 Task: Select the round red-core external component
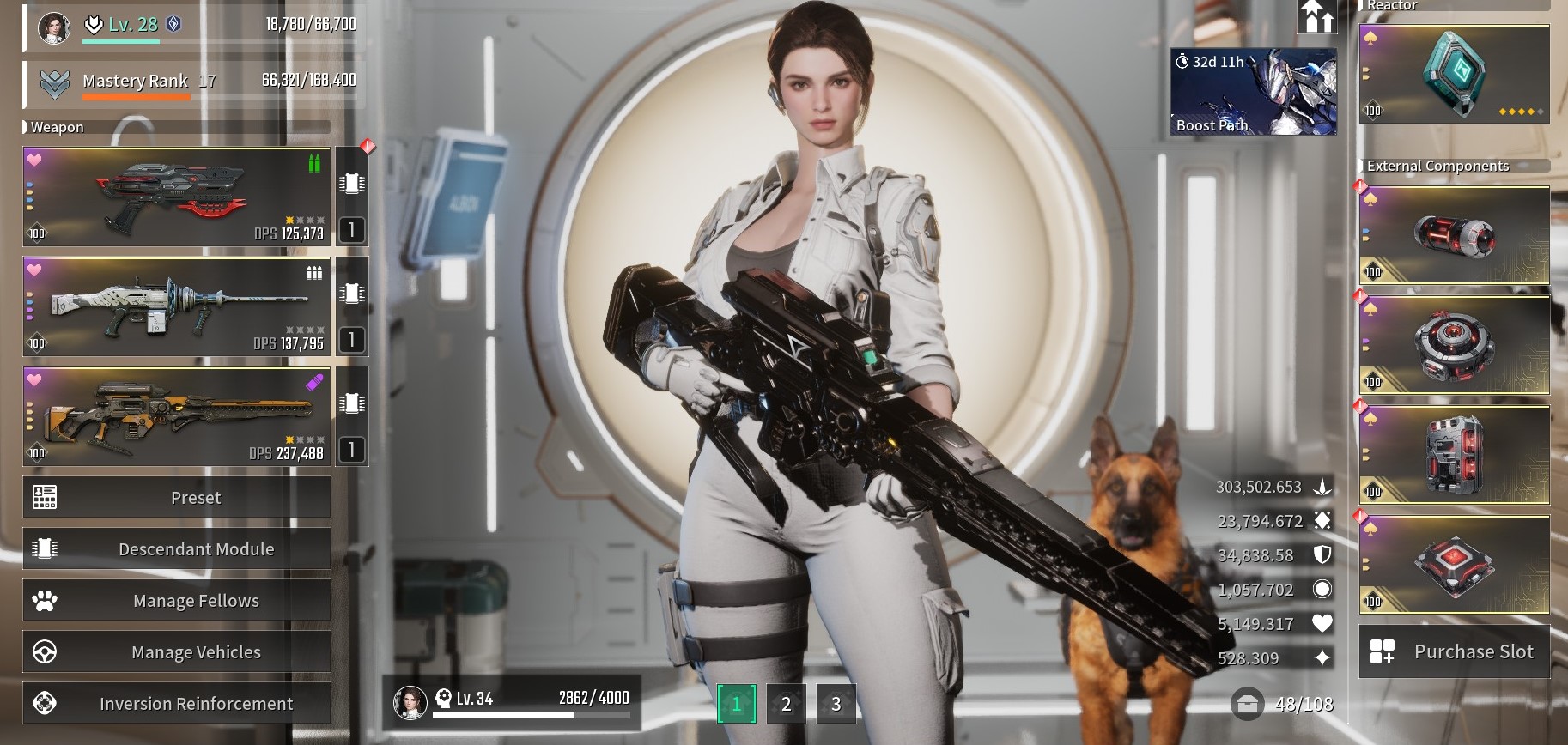(x=1455, y=345)
